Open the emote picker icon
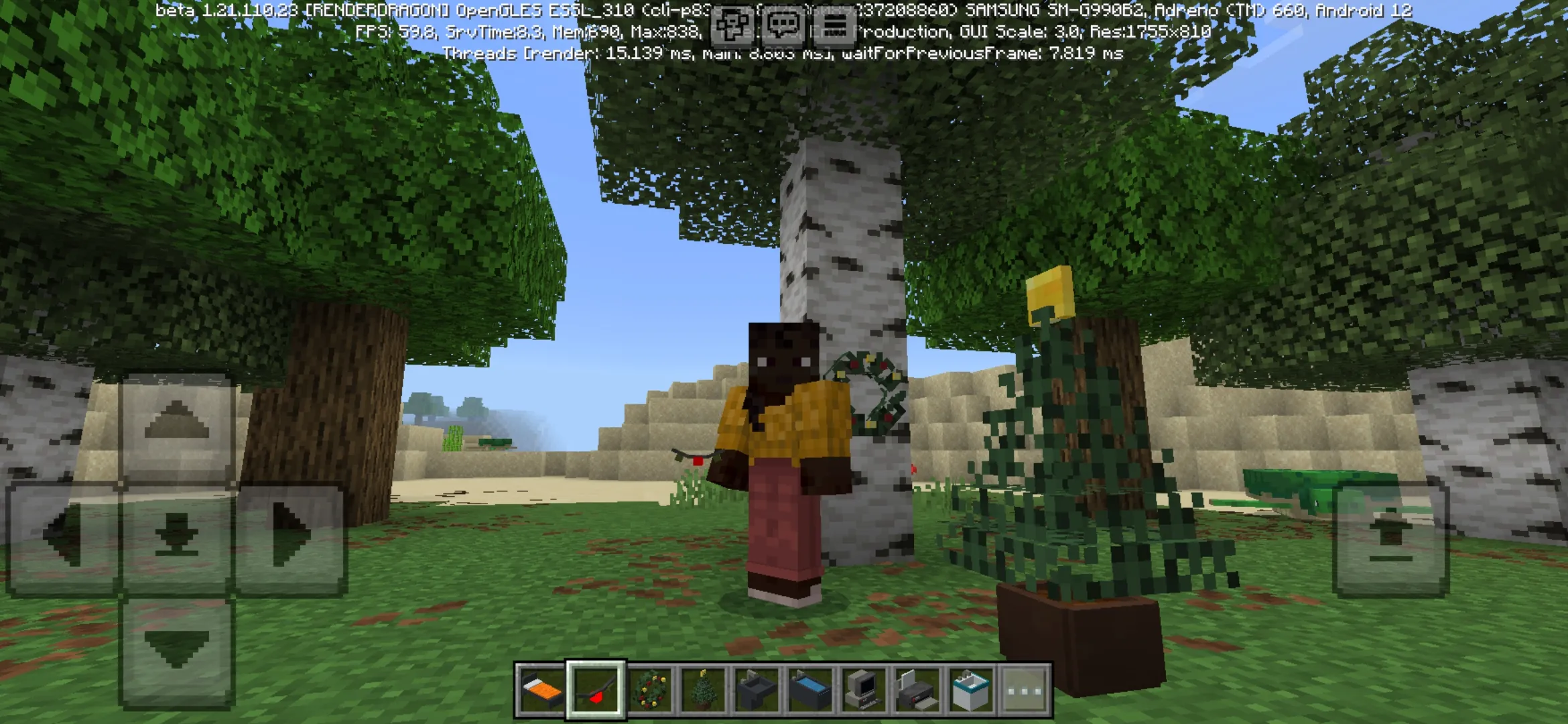Screen dimensions: 1568x724 click(x=730, y=25)
